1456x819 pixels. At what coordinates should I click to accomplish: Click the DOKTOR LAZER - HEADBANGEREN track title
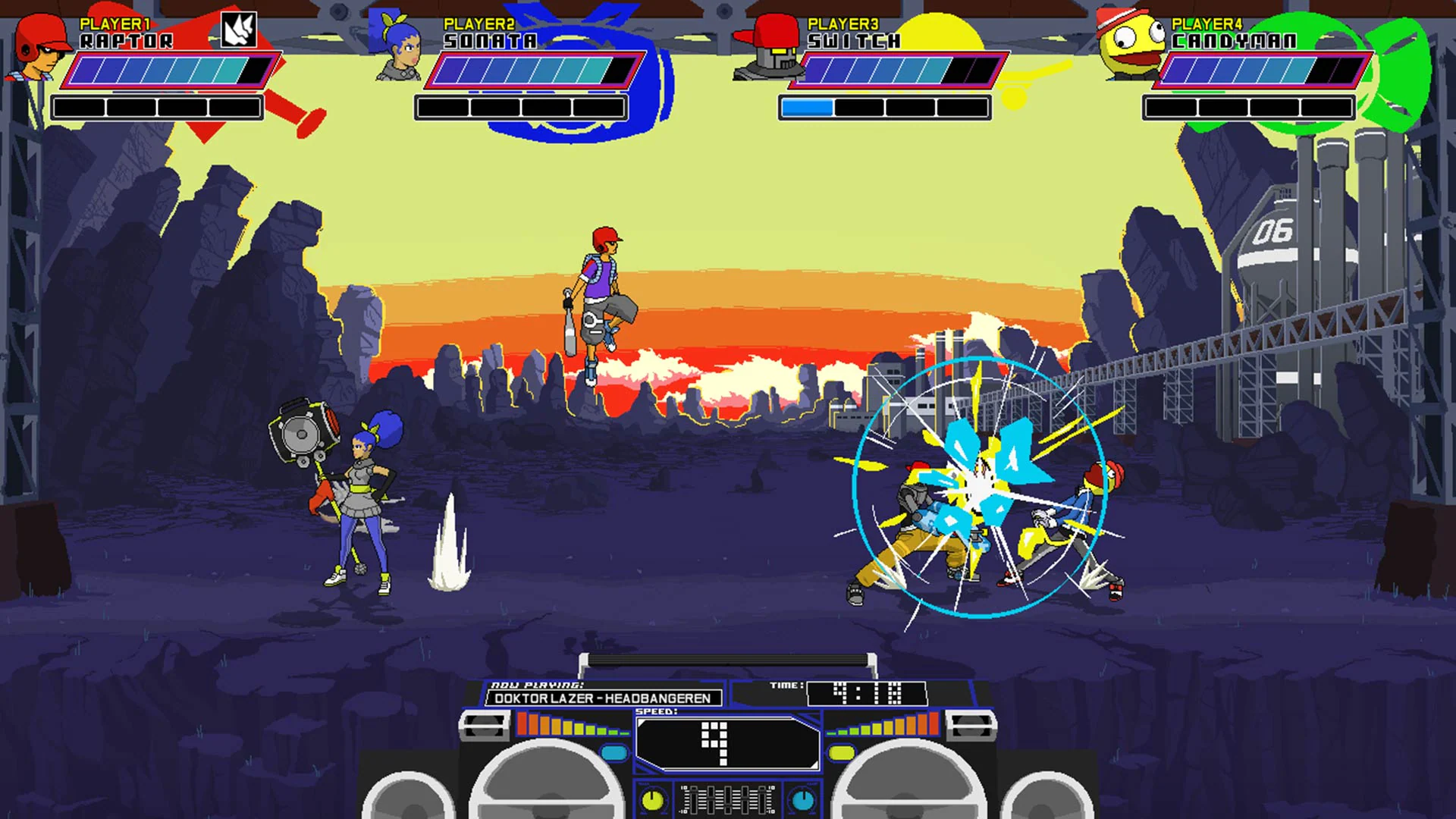(x=603, y=698)
